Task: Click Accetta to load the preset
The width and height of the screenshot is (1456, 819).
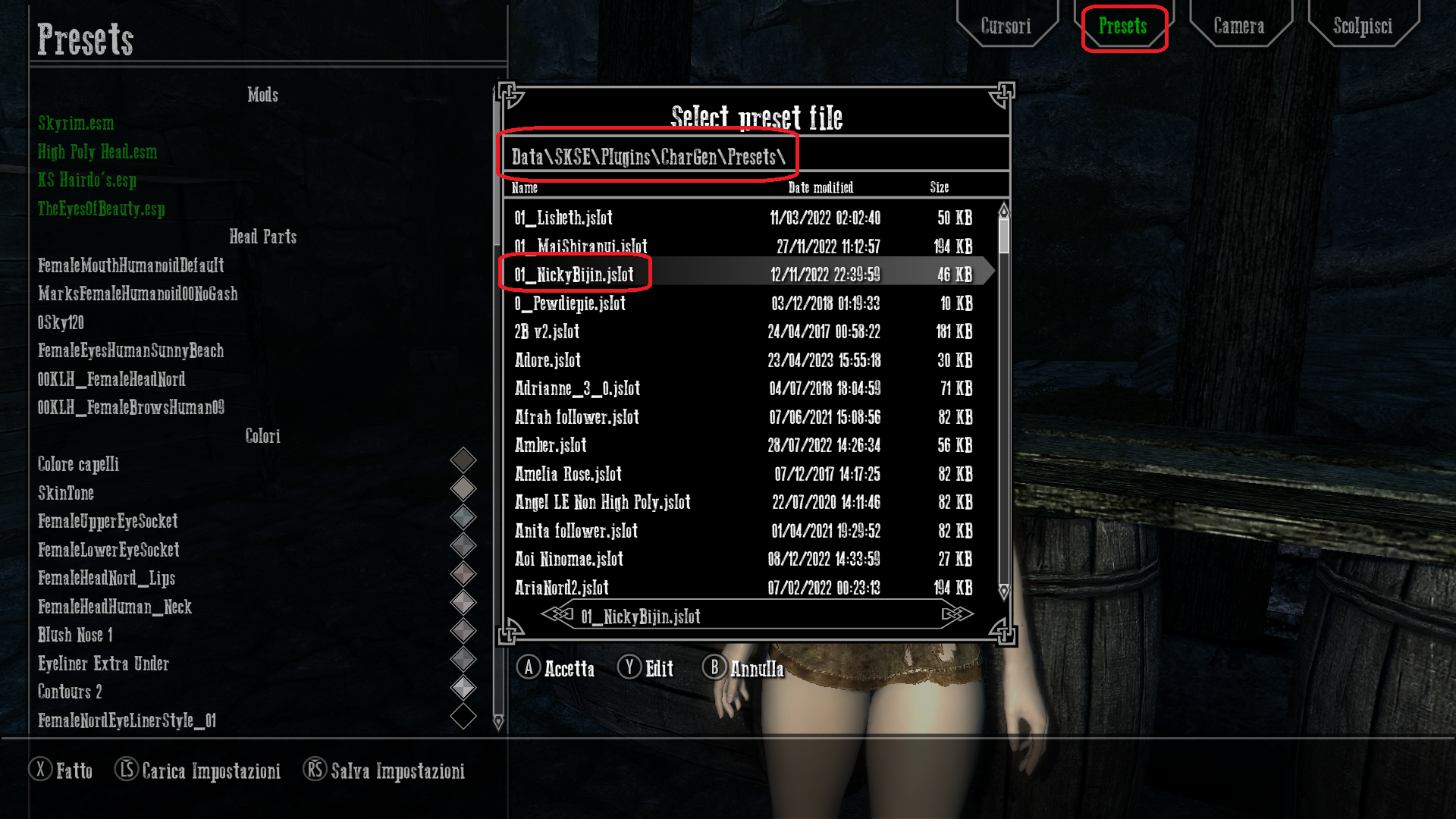Action: [x=569, y=669]
